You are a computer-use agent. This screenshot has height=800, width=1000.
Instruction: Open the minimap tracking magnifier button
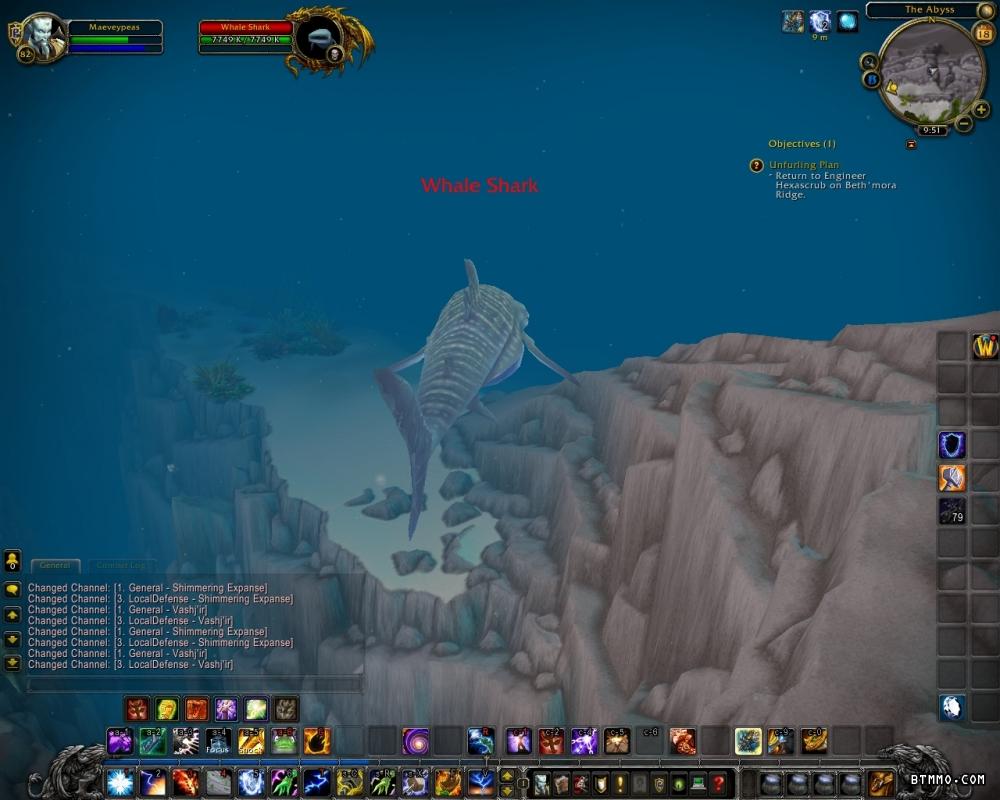pos(868,62)
